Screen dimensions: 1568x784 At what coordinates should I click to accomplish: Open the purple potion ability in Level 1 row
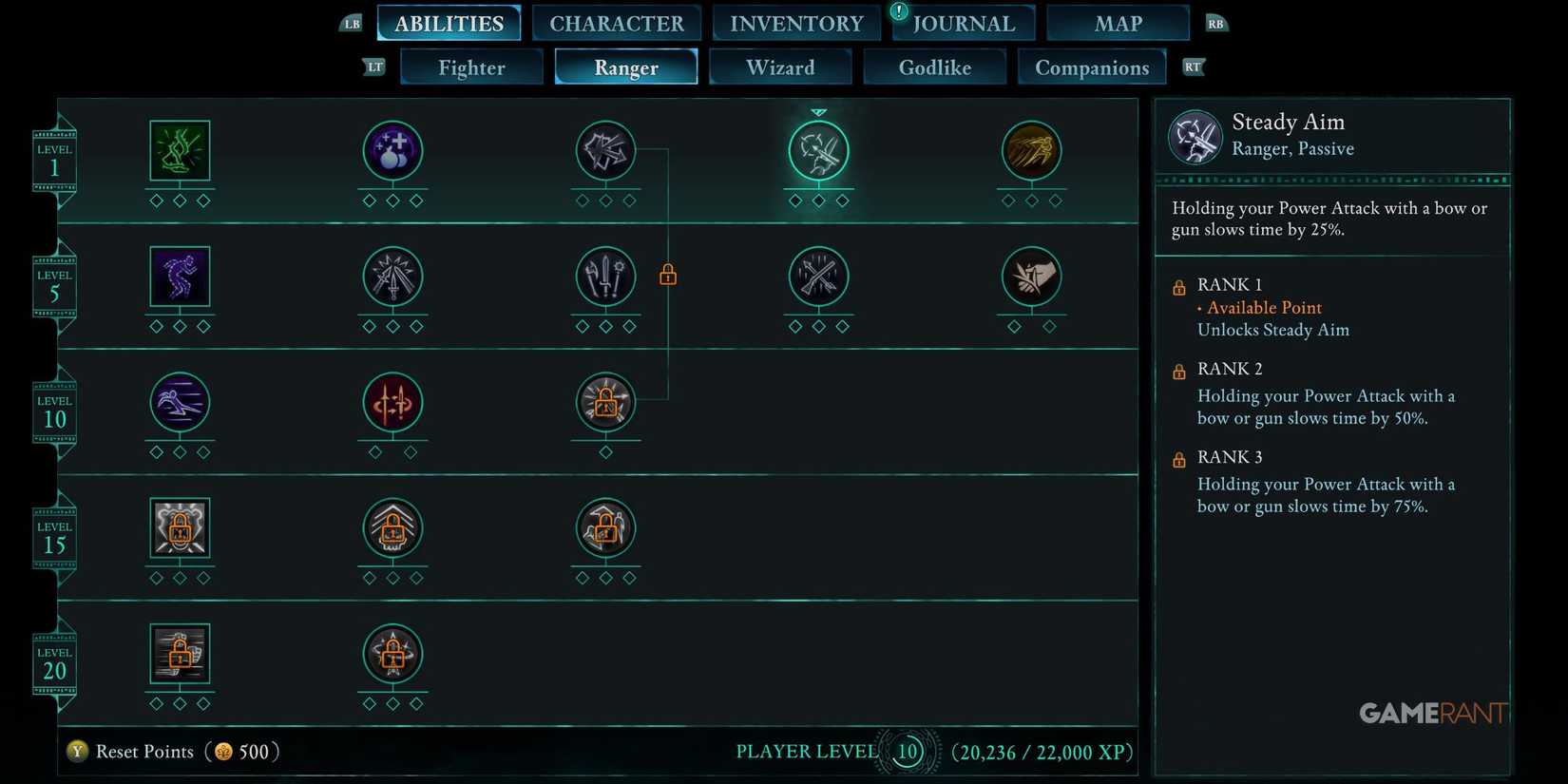click(392, 149)
